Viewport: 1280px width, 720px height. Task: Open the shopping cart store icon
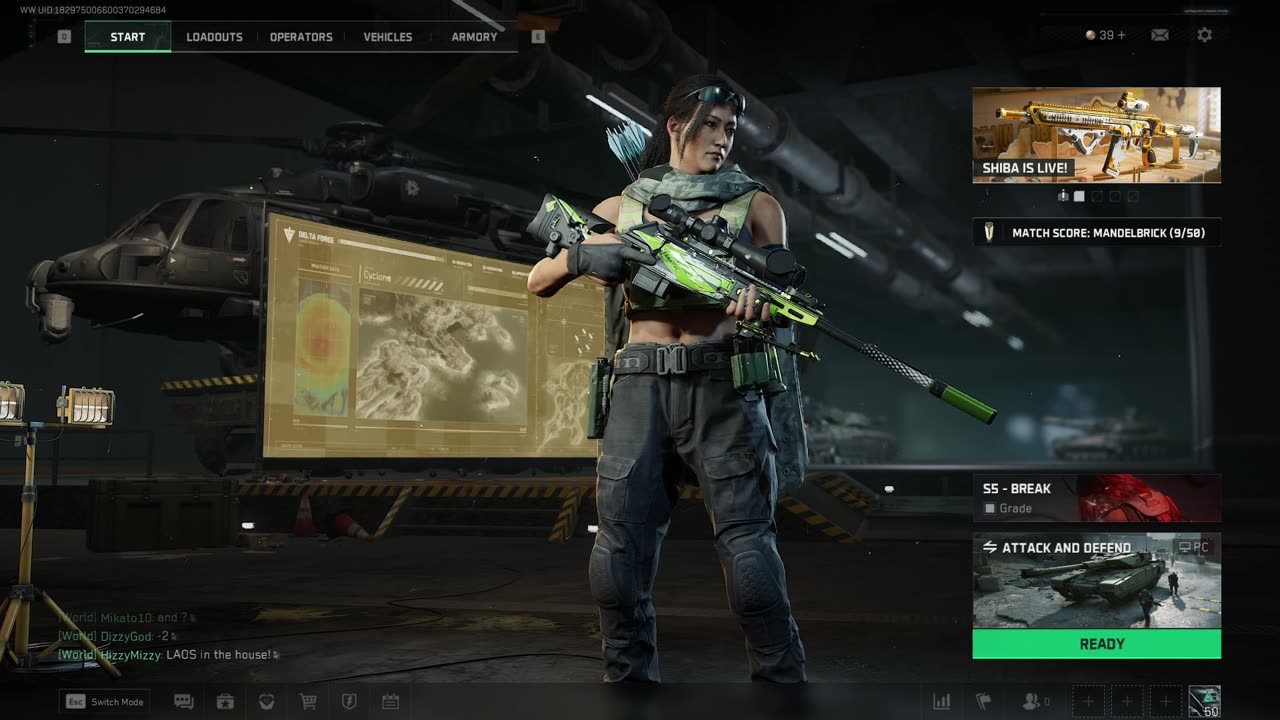point(308,702)
